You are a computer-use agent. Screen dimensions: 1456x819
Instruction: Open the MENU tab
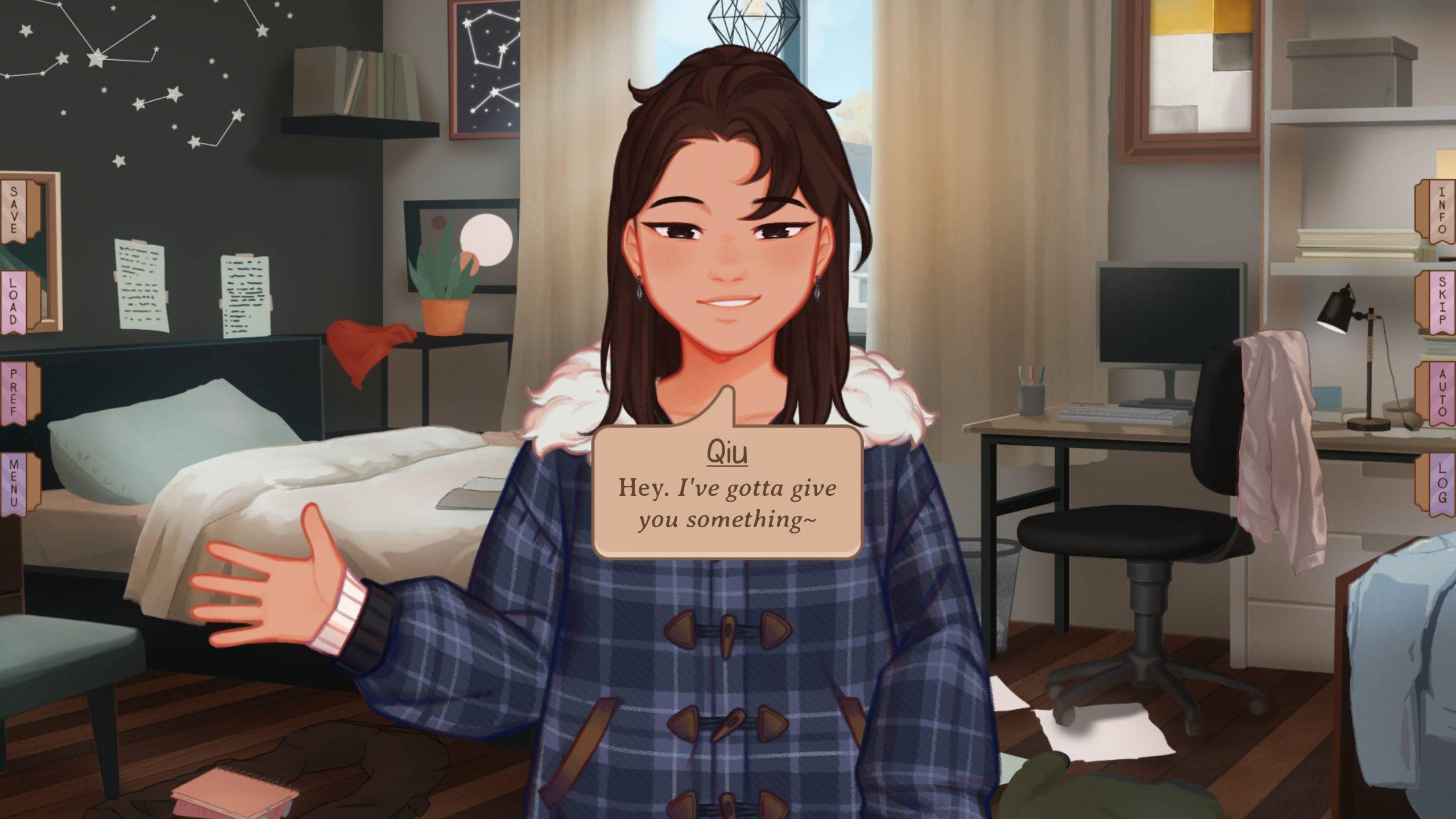pyautogui.click(x=16, y=483)
